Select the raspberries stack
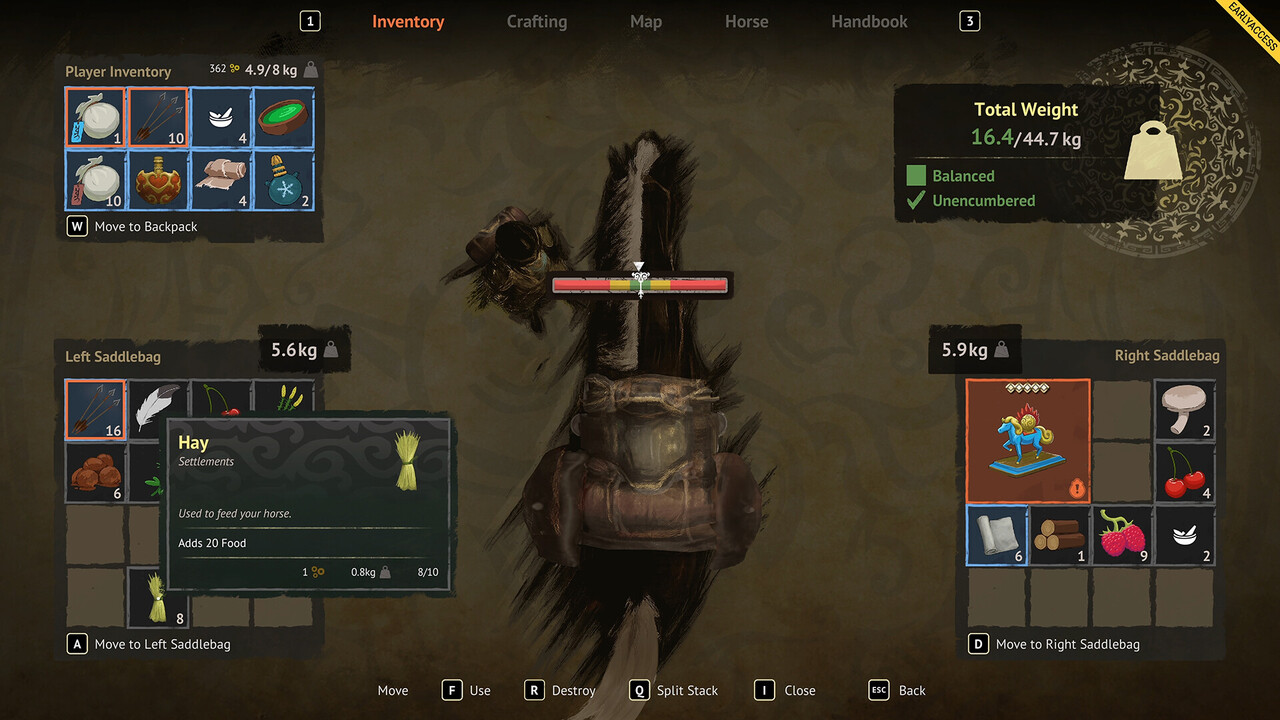The width and height of the screenshot is (1280, 720). click(x=1122, y=535)
